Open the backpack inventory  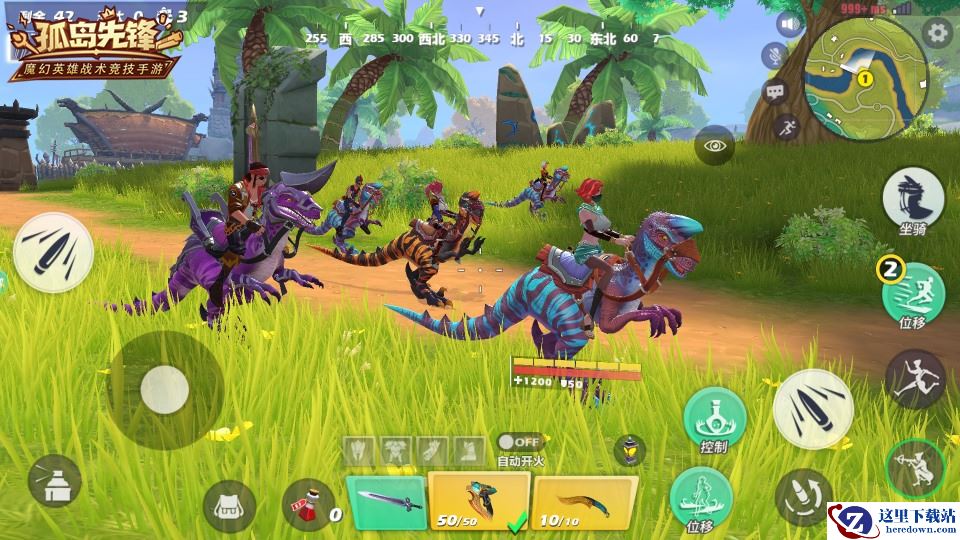point(229,505)
